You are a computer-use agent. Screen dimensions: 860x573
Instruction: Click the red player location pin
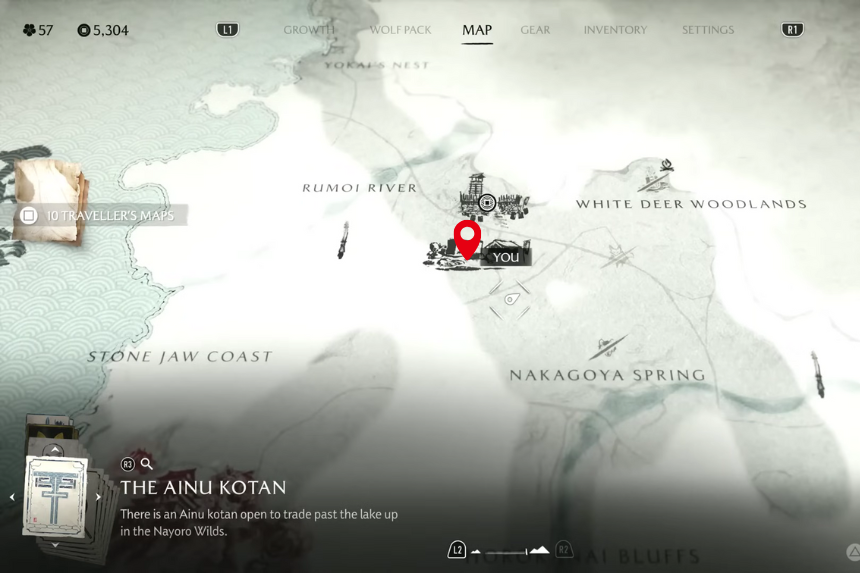tap(467, 238)
